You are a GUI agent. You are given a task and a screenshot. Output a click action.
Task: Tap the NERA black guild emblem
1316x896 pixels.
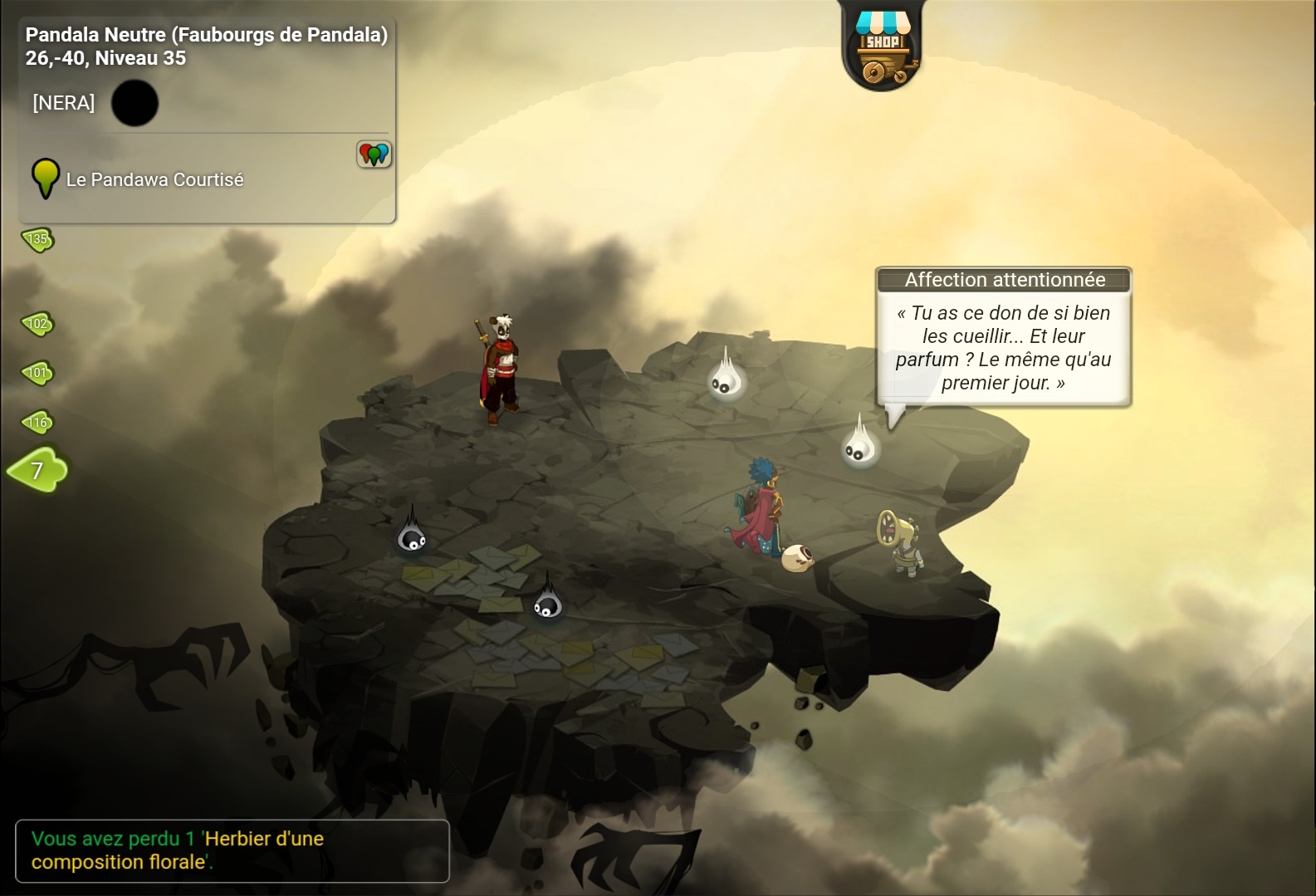[135, 103]
